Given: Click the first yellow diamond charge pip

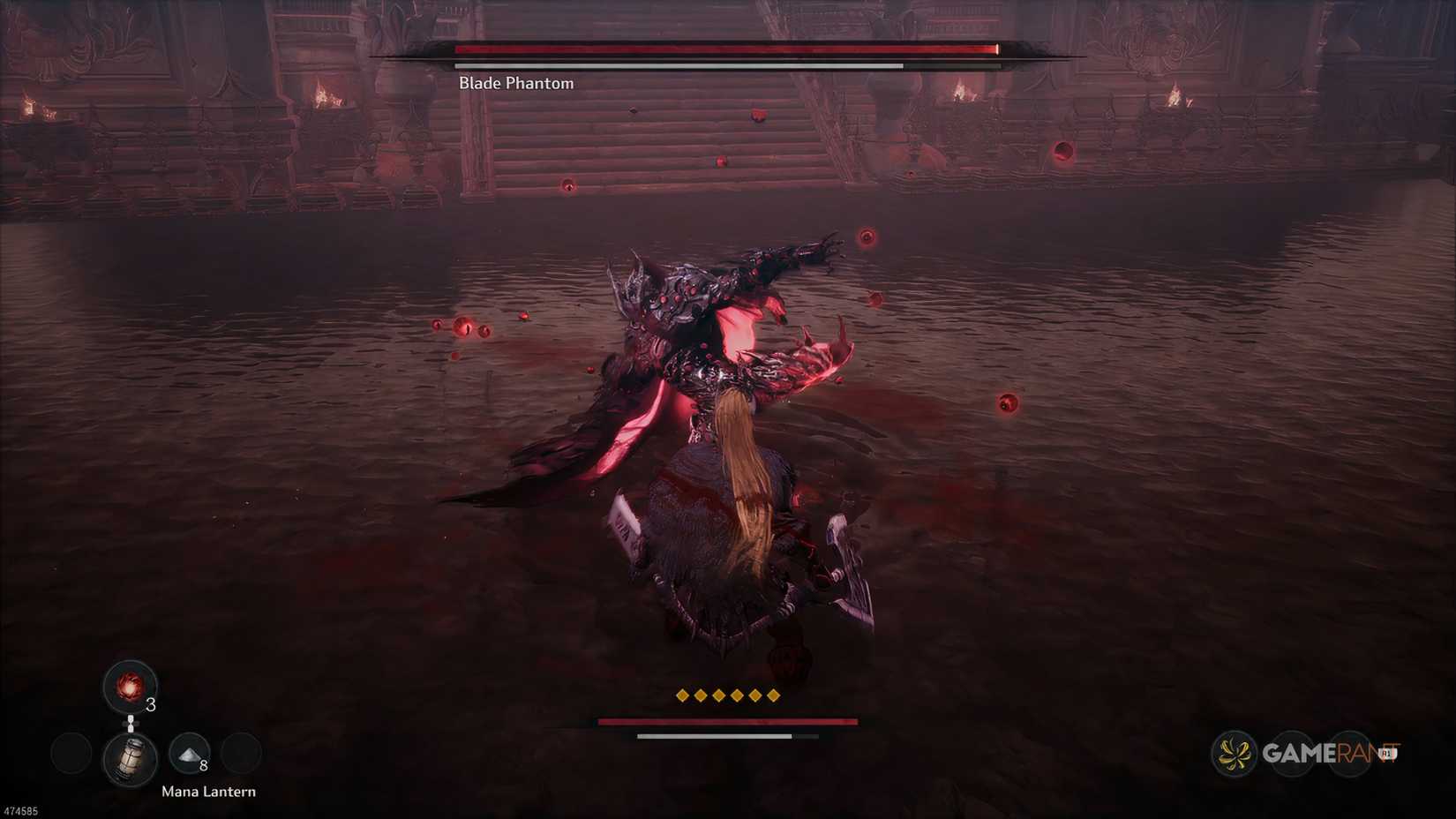Looking at the screenshot, I should point(684,695).
